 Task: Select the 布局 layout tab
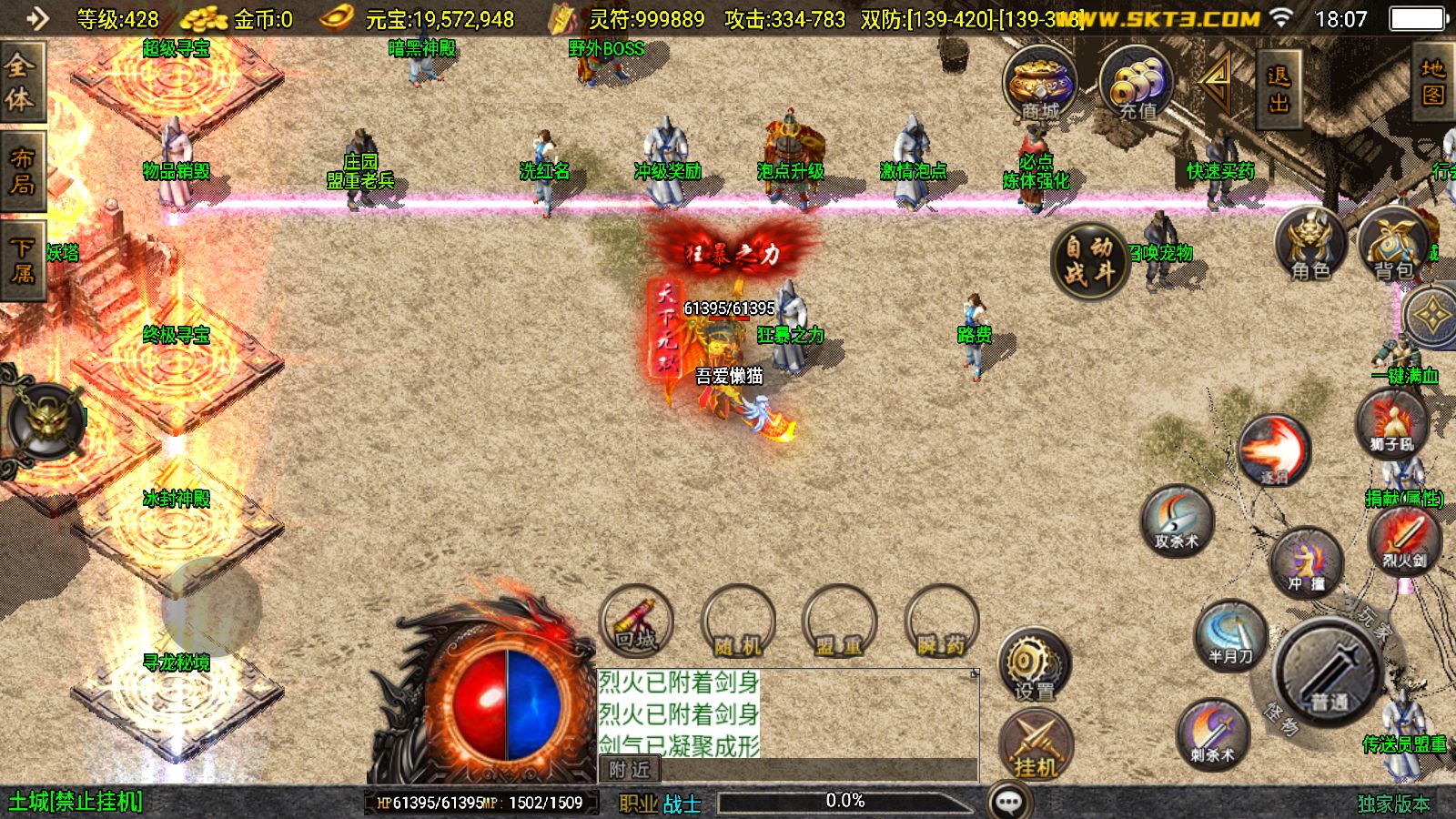click(21, 172)
